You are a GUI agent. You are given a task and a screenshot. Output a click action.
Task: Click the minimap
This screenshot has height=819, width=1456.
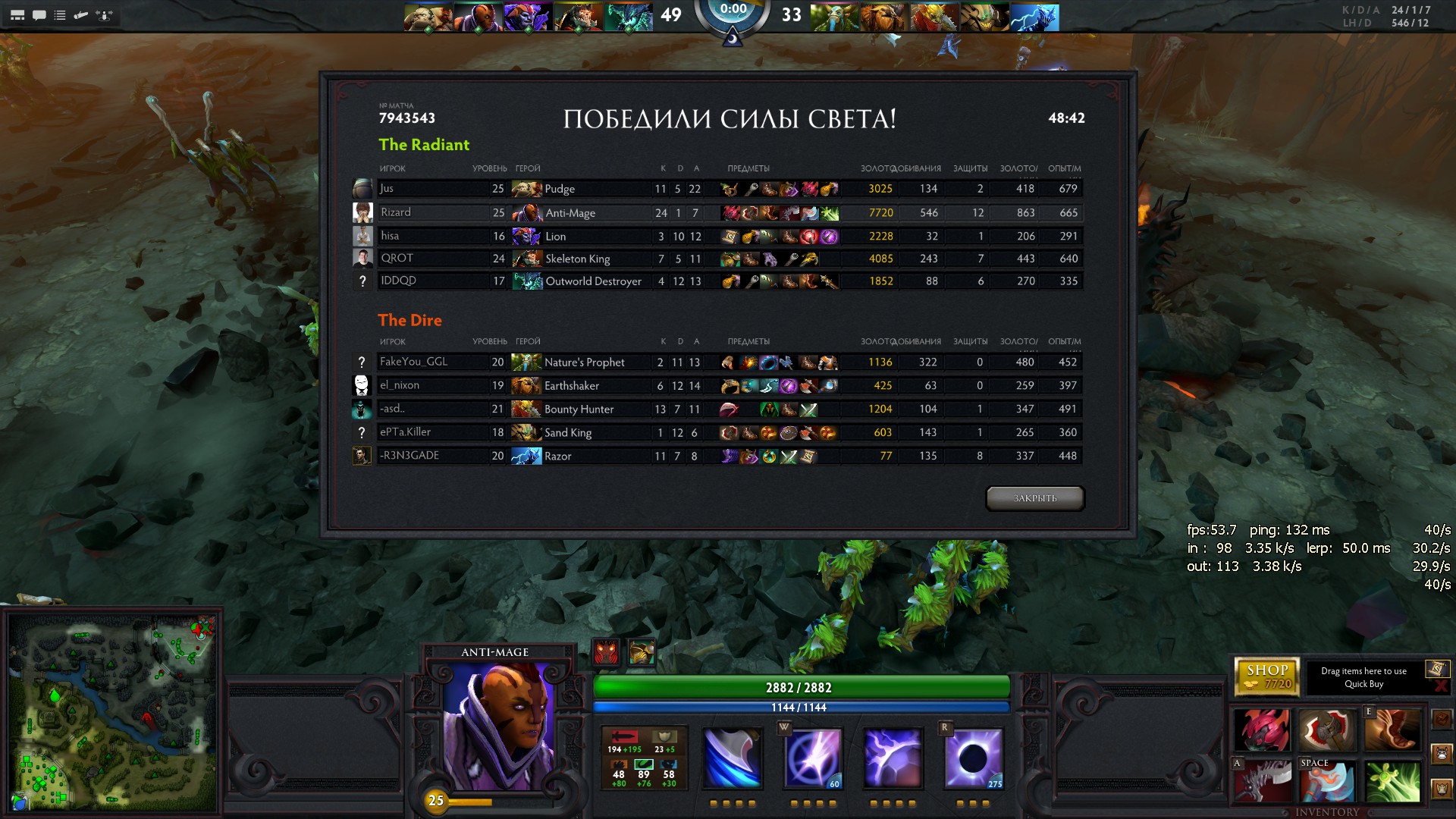(112, 713)
